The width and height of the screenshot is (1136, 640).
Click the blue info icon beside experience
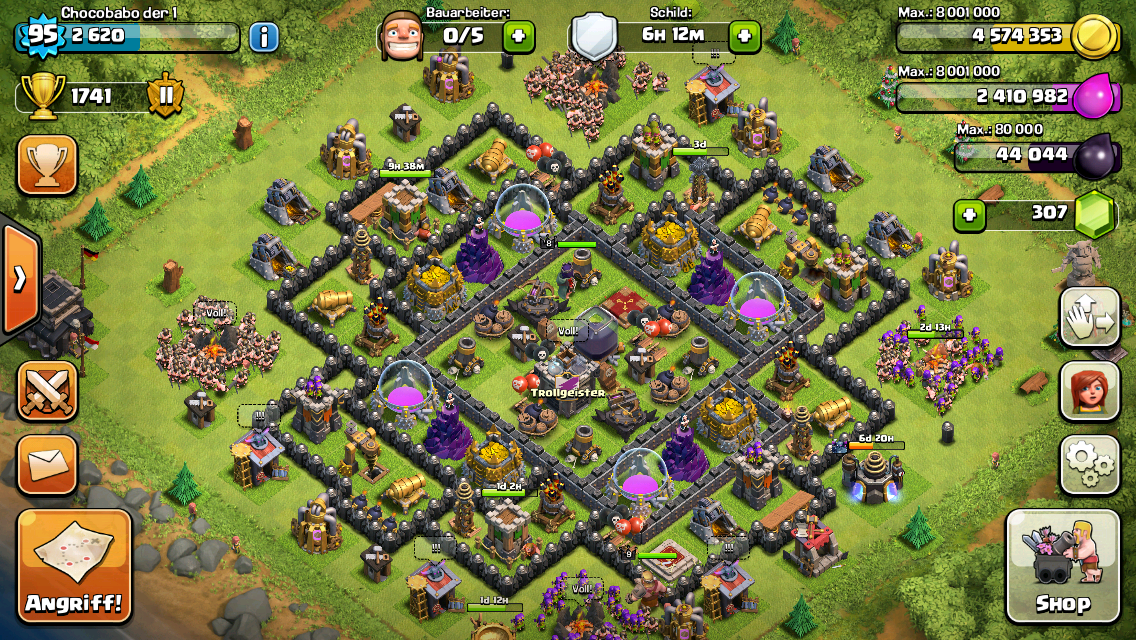click(x=264, y=38)
